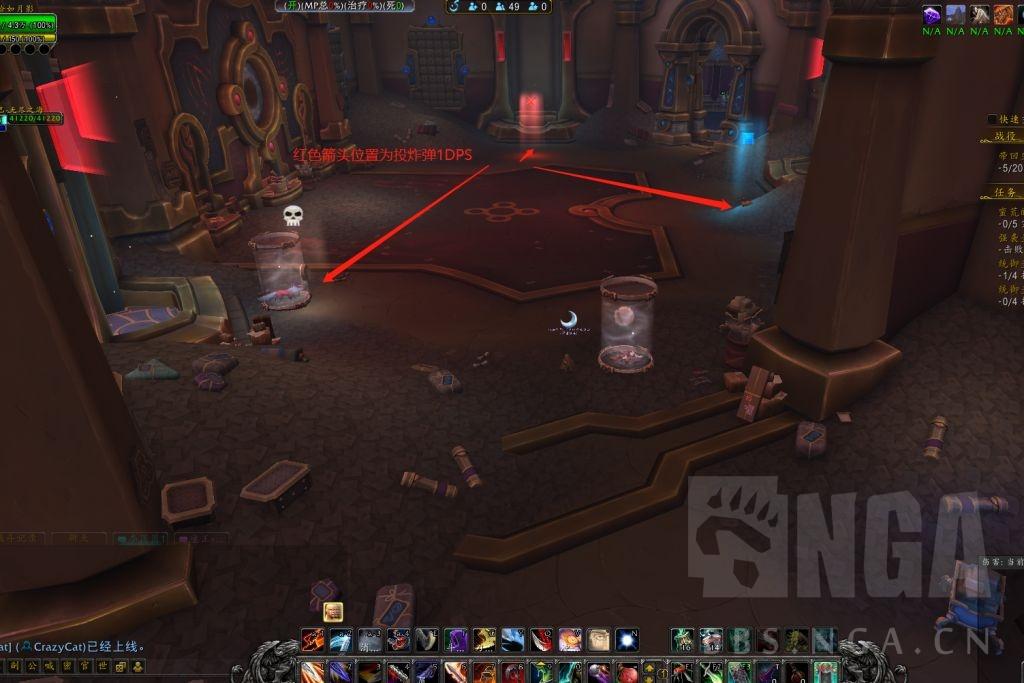This screenshot has width=1024, height=683.
Task: Use the parchment scroll action slot
Action: pyautogui.click(x=598, y=639)
